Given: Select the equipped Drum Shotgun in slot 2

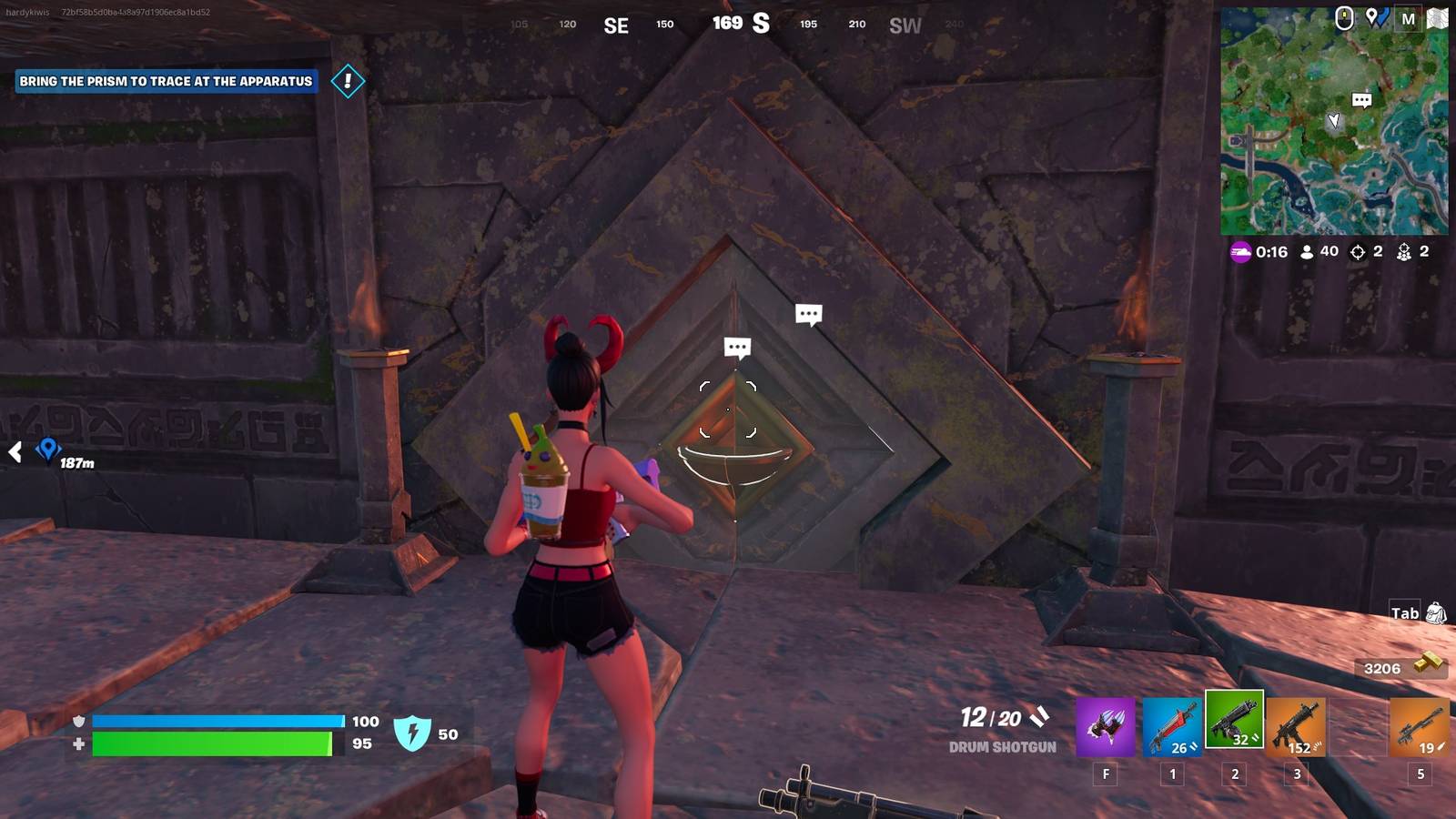Looking at the screenshot, I should pyautogui.click(x=1234, y=728).
